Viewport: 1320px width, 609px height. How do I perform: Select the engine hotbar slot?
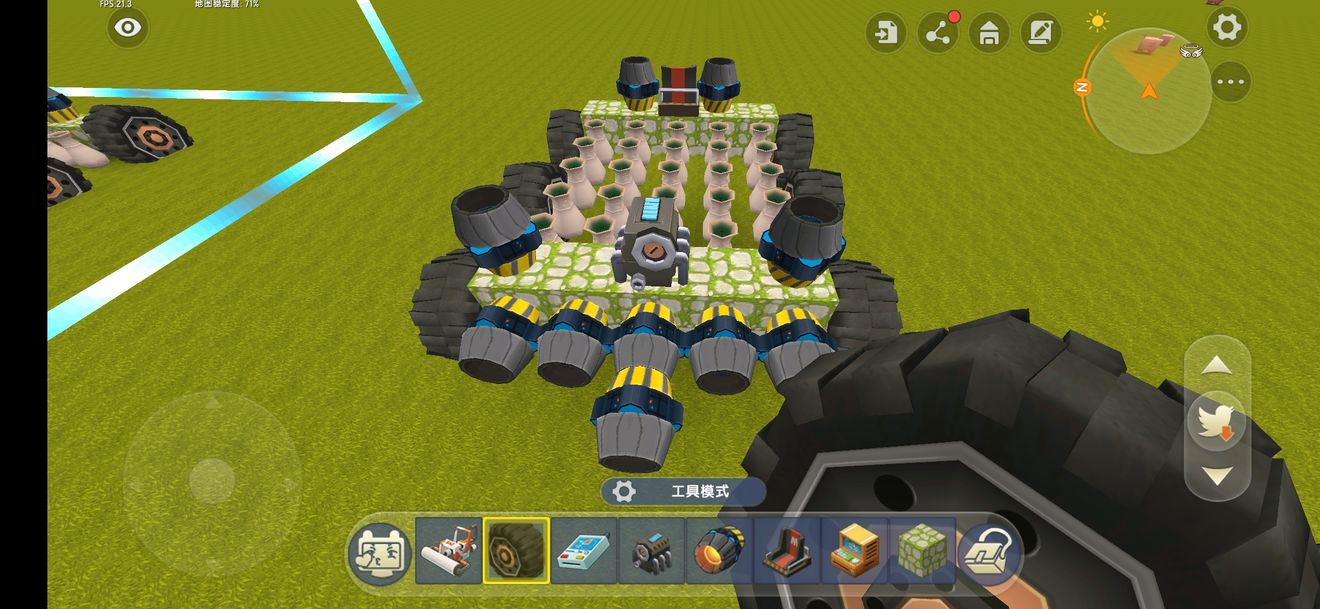coord(652,551)
